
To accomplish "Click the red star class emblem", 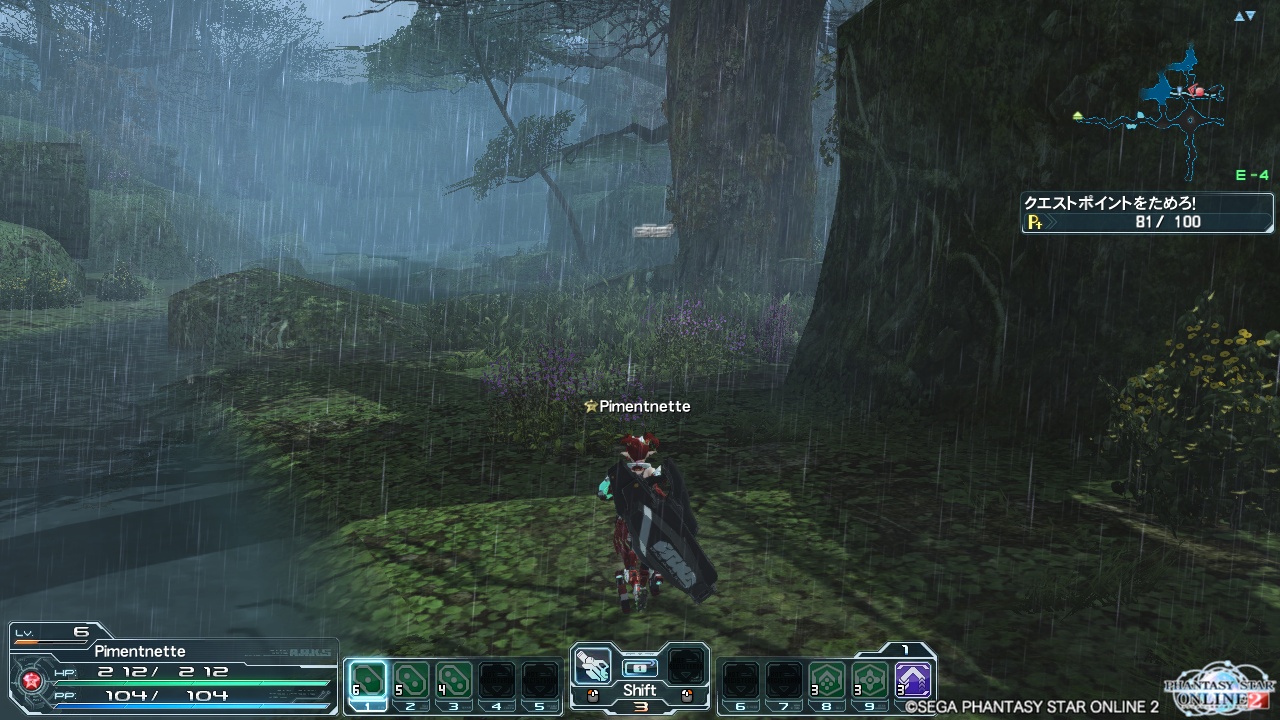I will 30,682.
